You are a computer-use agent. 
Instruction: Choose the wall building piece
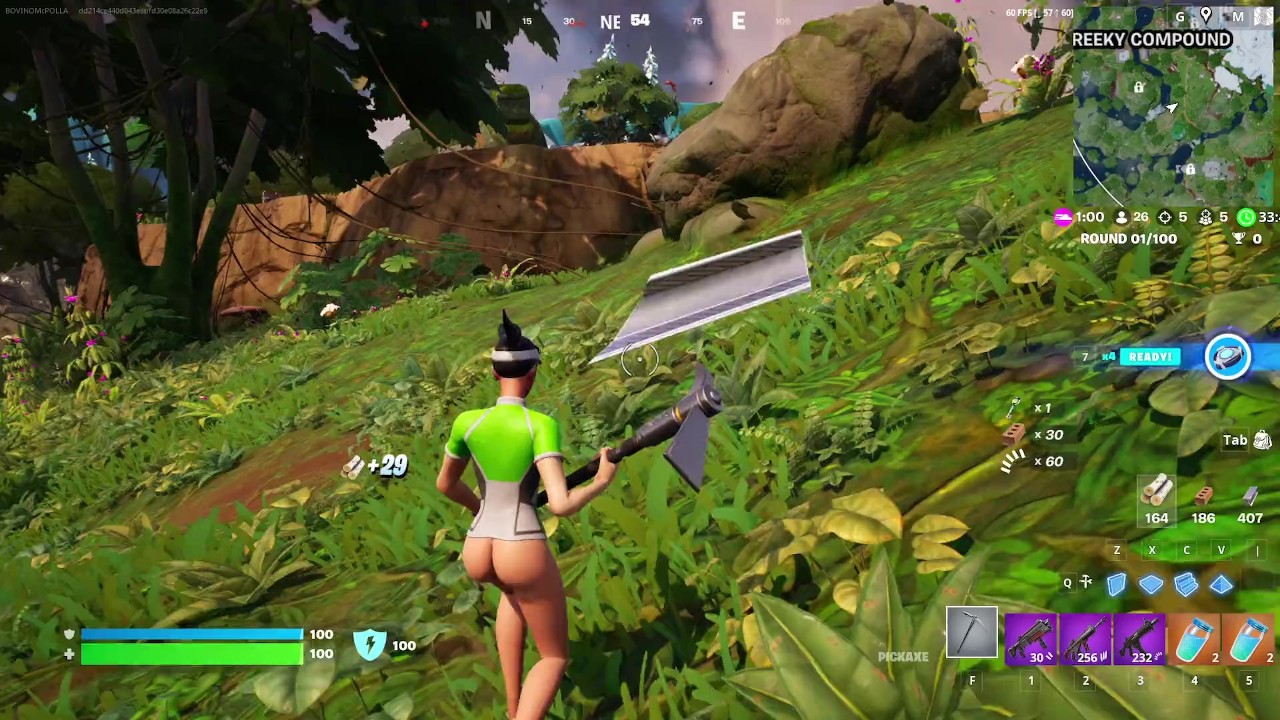pyautogui.click(x=1117, y=584)
